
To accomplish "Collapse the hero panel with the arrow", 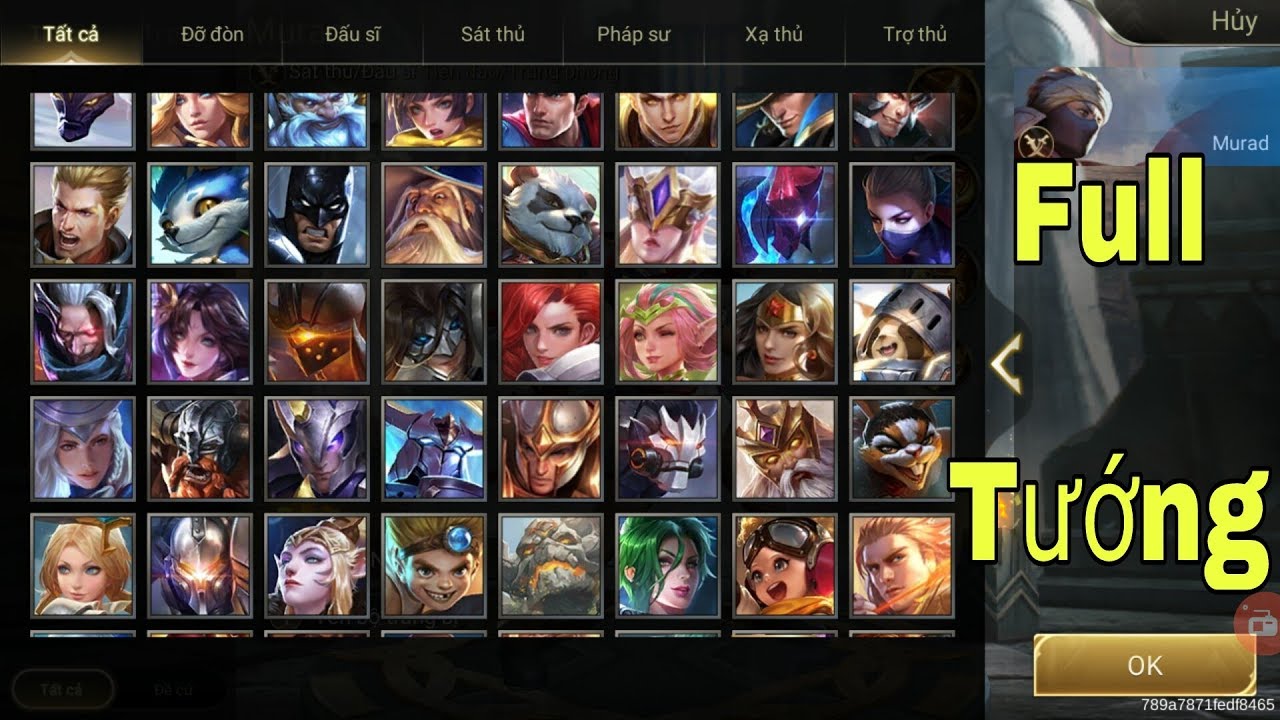I will tap(1006, 364).
